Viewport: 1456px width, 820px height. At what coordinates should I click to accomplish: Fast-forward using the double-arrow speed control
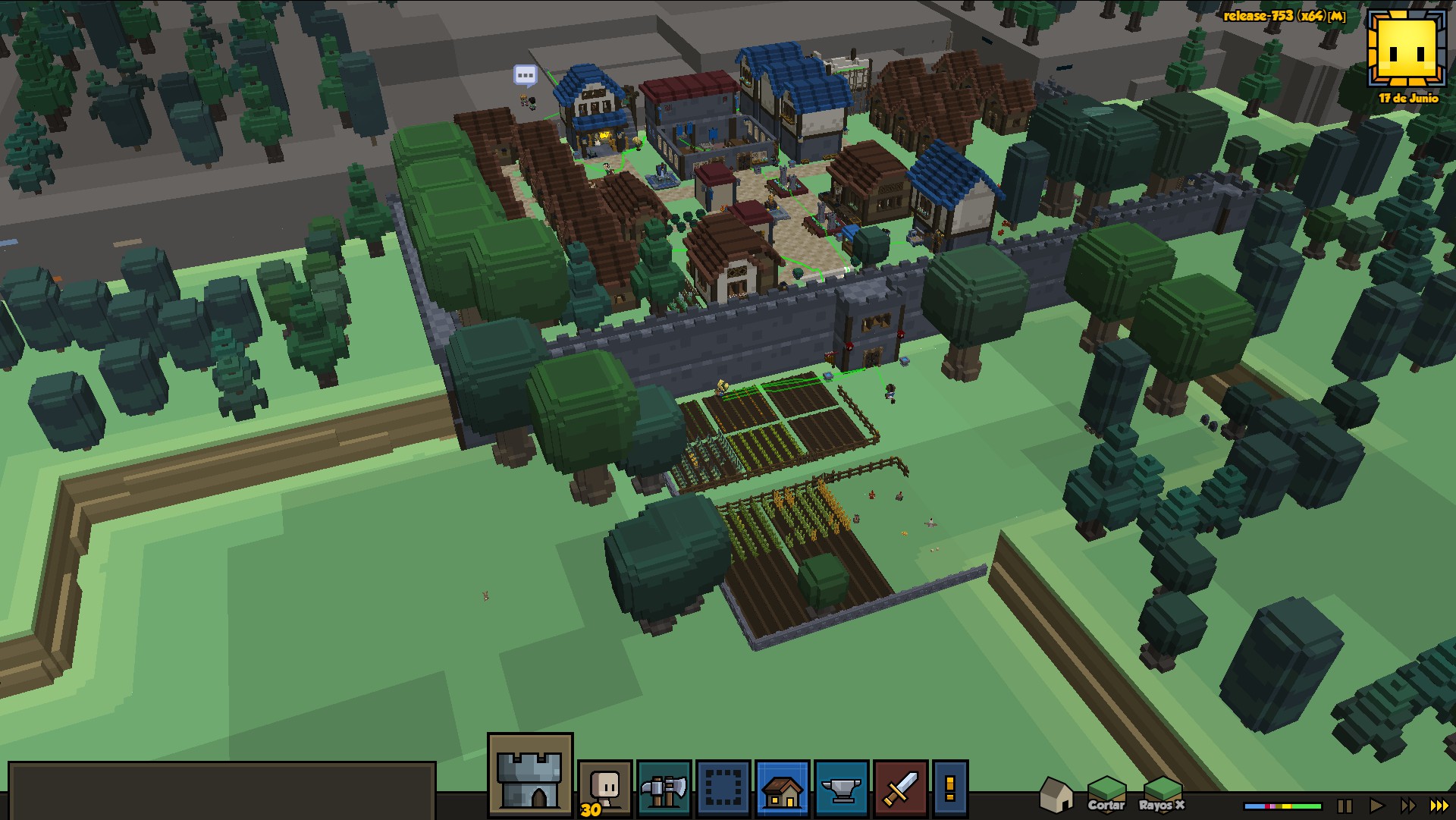(x=1407, y=806)
